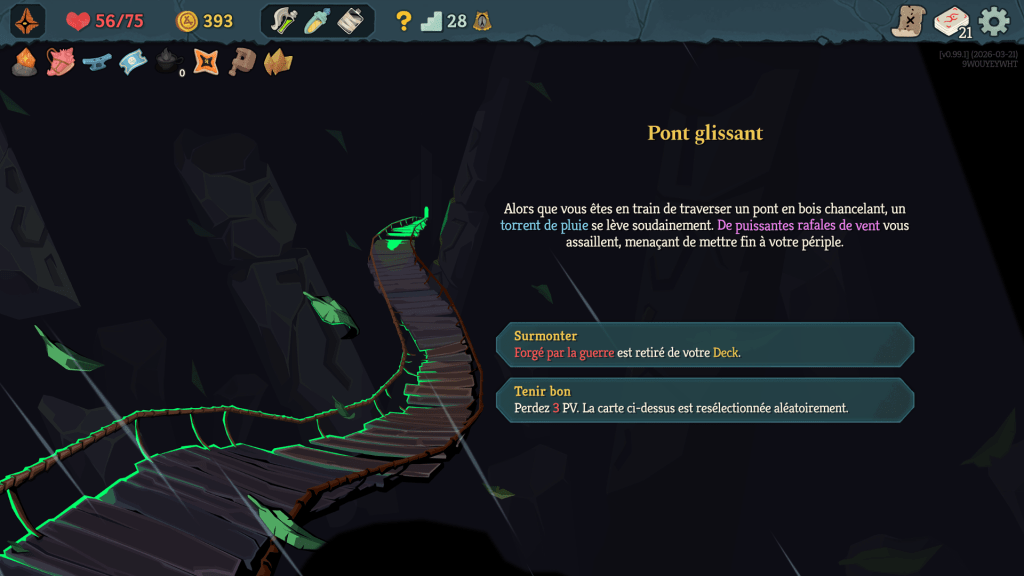Click the yellow question mark icon
The height and width of the screenshot is (576, 1024).
(x=404, y=21)
